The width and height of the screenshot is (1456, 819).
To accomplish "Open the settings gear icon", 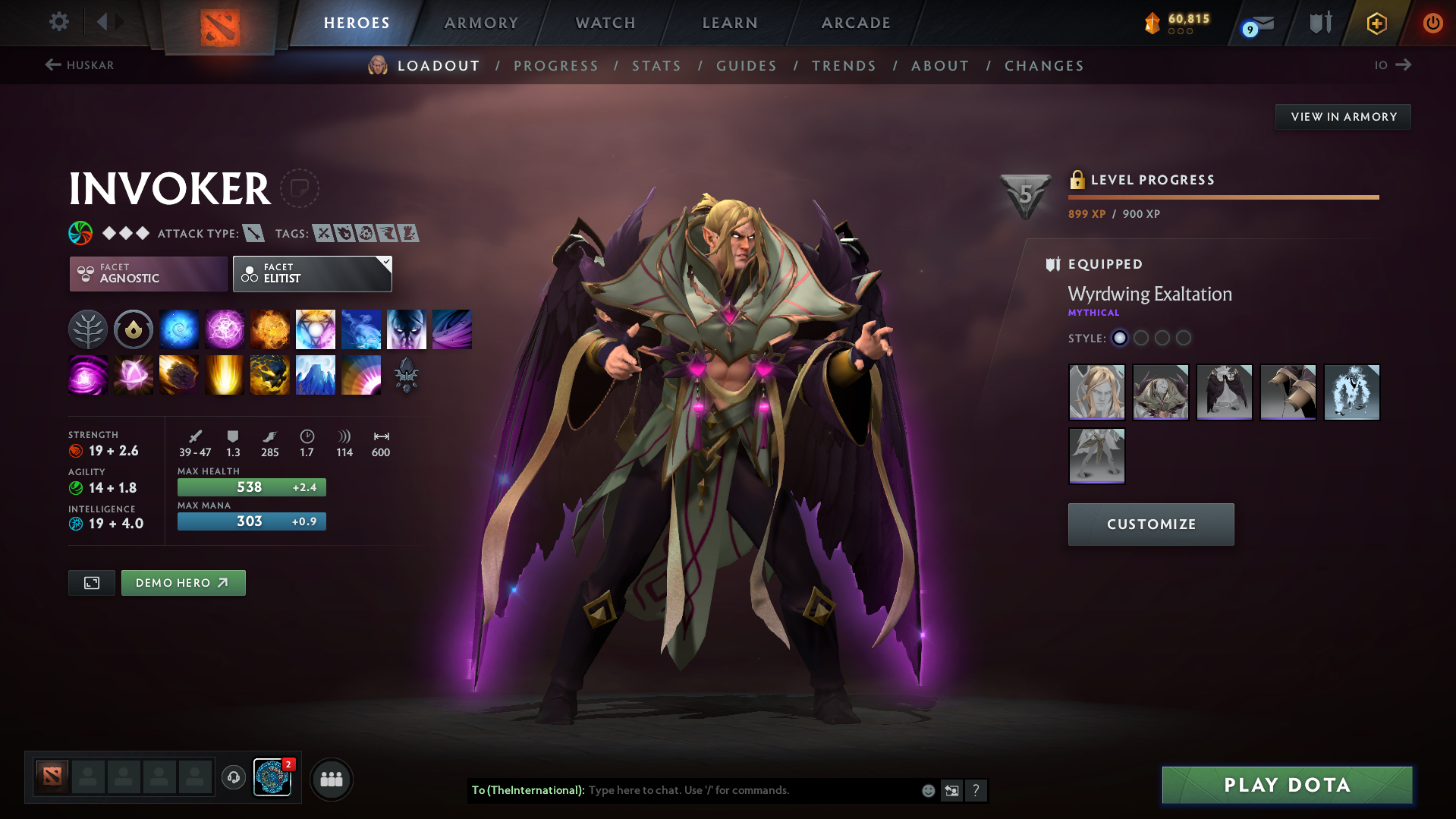I will 58,22.
